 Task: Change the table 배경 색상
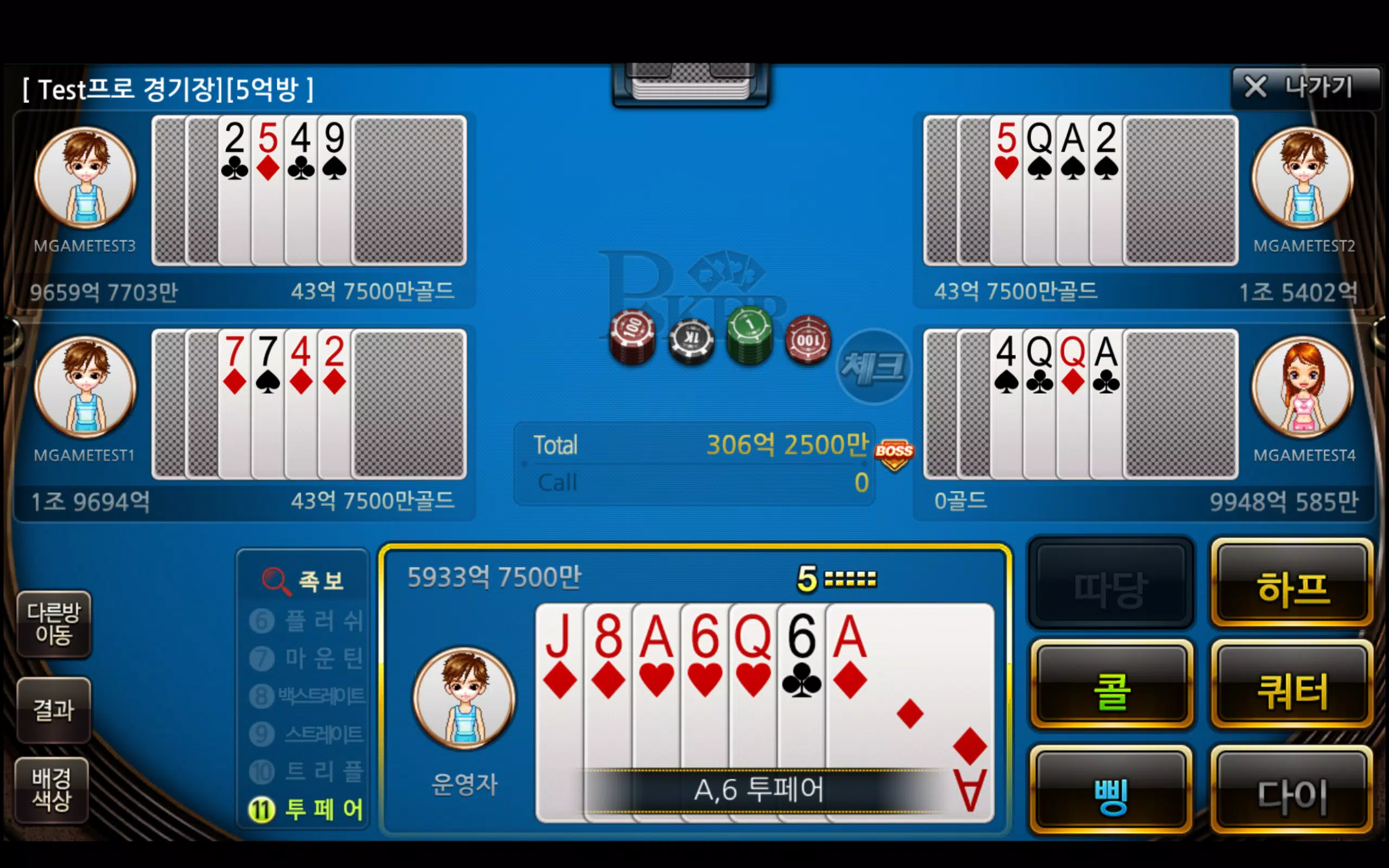click(x=52, y=790)
